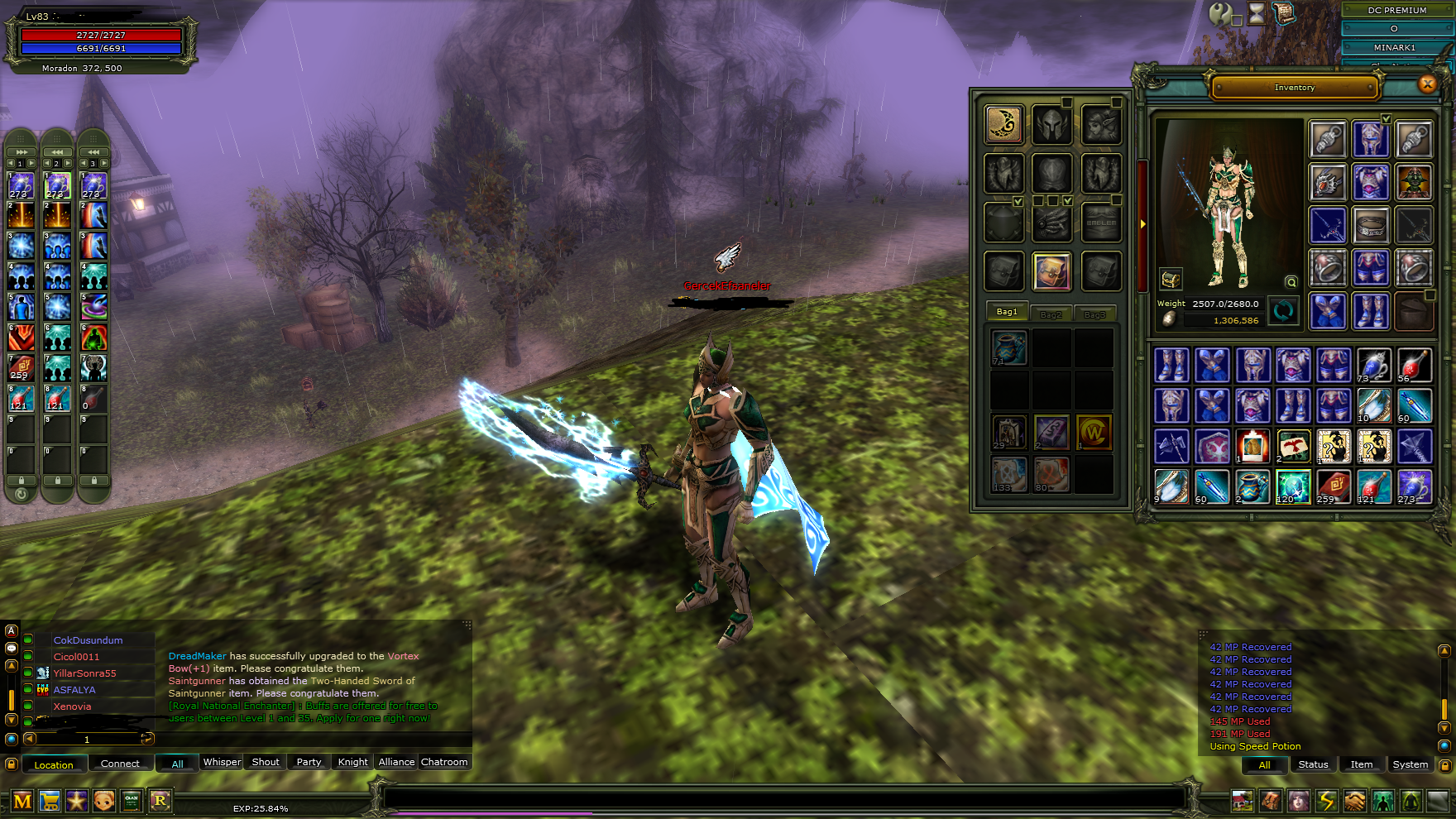The width and height of the screenshot is (1456, 819).
Task: Switch to the Location tab
Action: pos(54,764)
